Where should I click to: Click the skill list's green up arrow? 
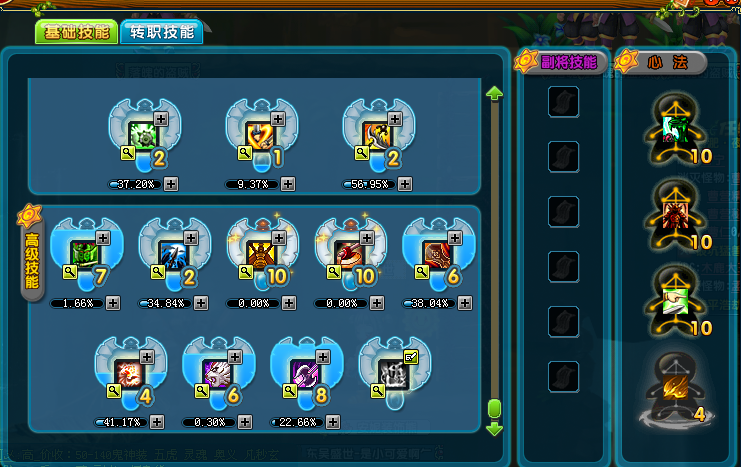click(x=493, y=93)
